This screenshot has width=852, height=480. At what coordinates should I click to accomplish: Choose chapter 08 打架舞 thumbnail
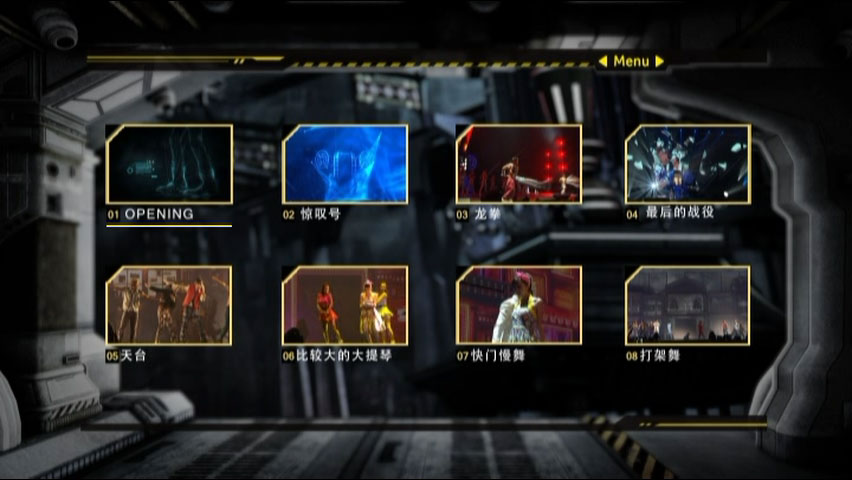(x=688, y=305)
